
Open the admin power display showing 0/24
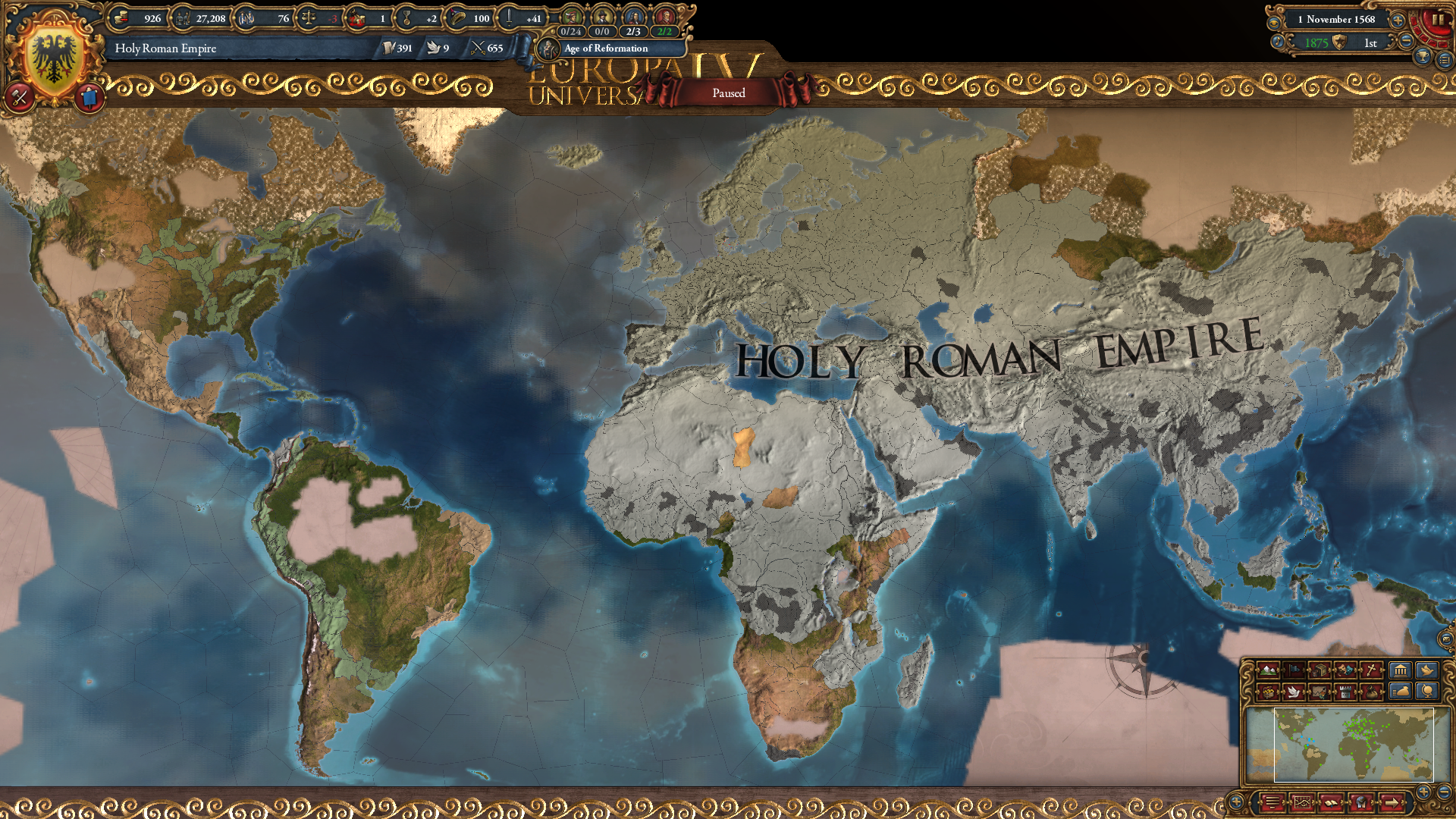point(573,32)
